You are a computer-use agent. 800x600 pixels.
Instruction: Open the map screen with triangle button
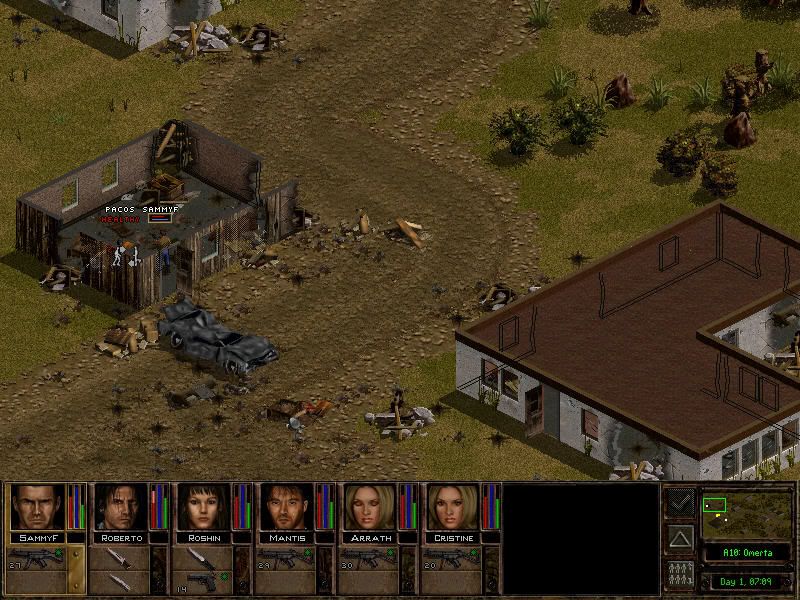(x=680, y=540)
